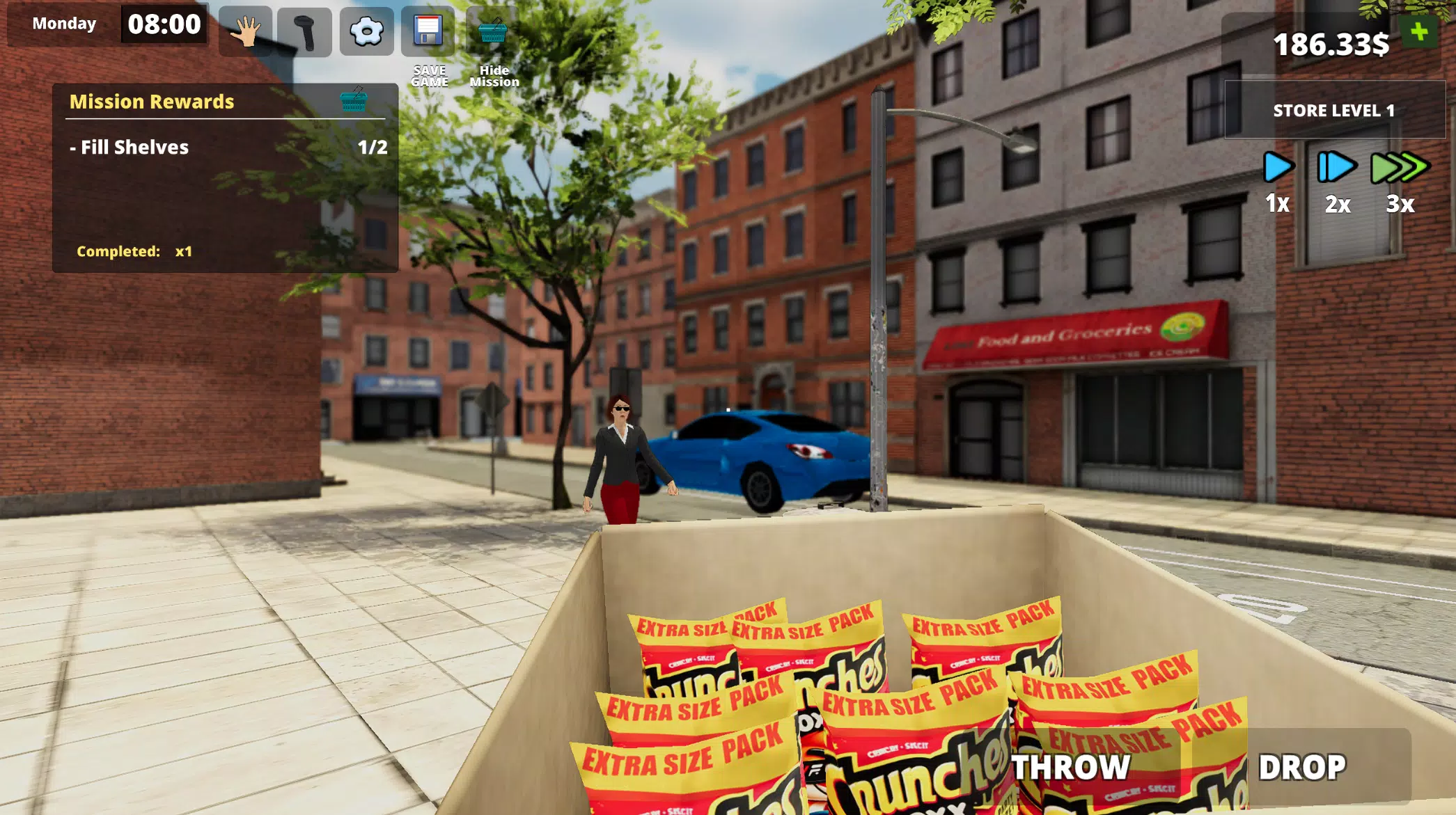Screen dimensions: 1456x815
Task: Click the Monday day label
Action: [63, 24]
